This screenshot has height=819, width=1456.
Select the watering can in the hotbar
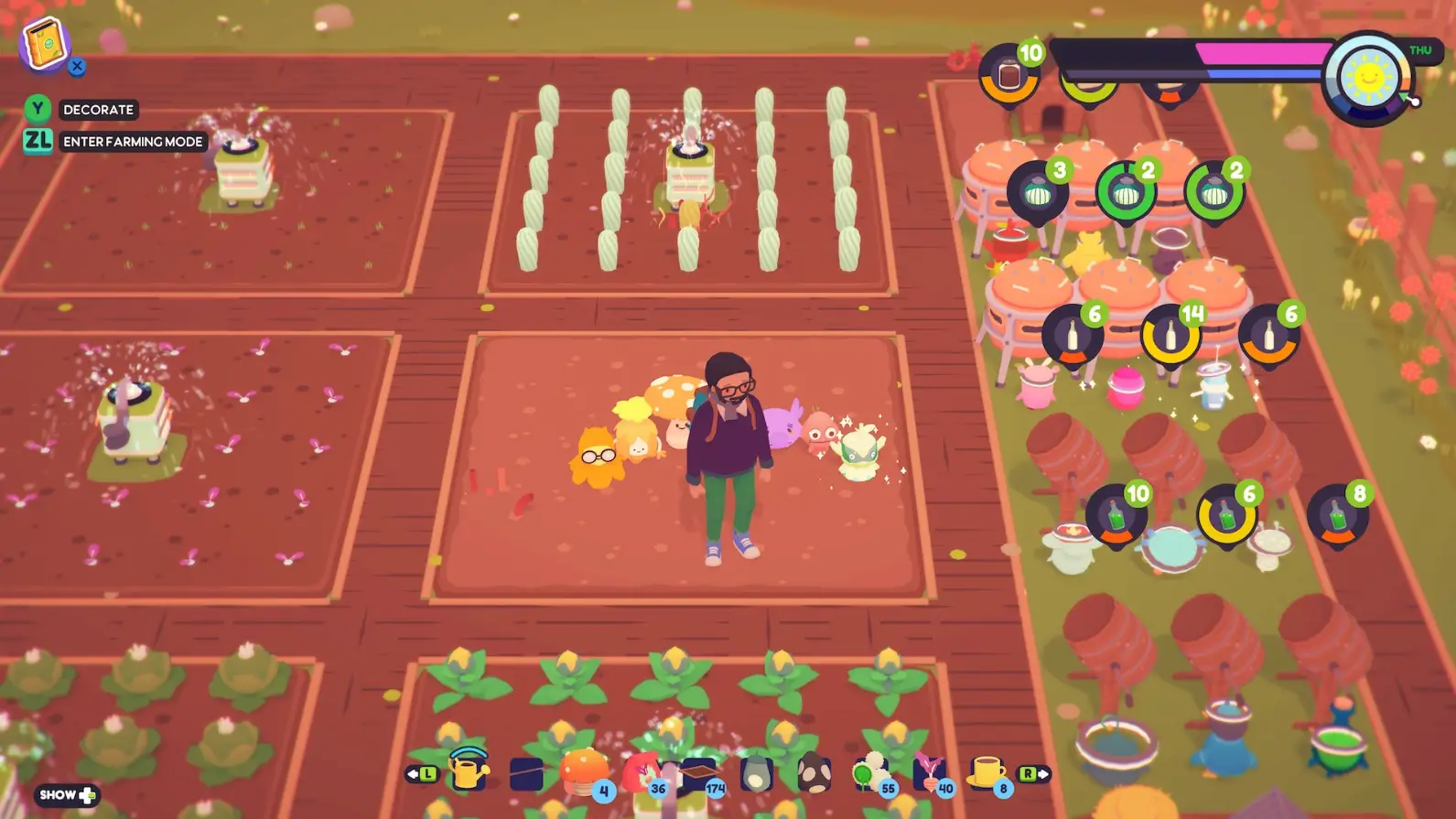coord(469,771)
